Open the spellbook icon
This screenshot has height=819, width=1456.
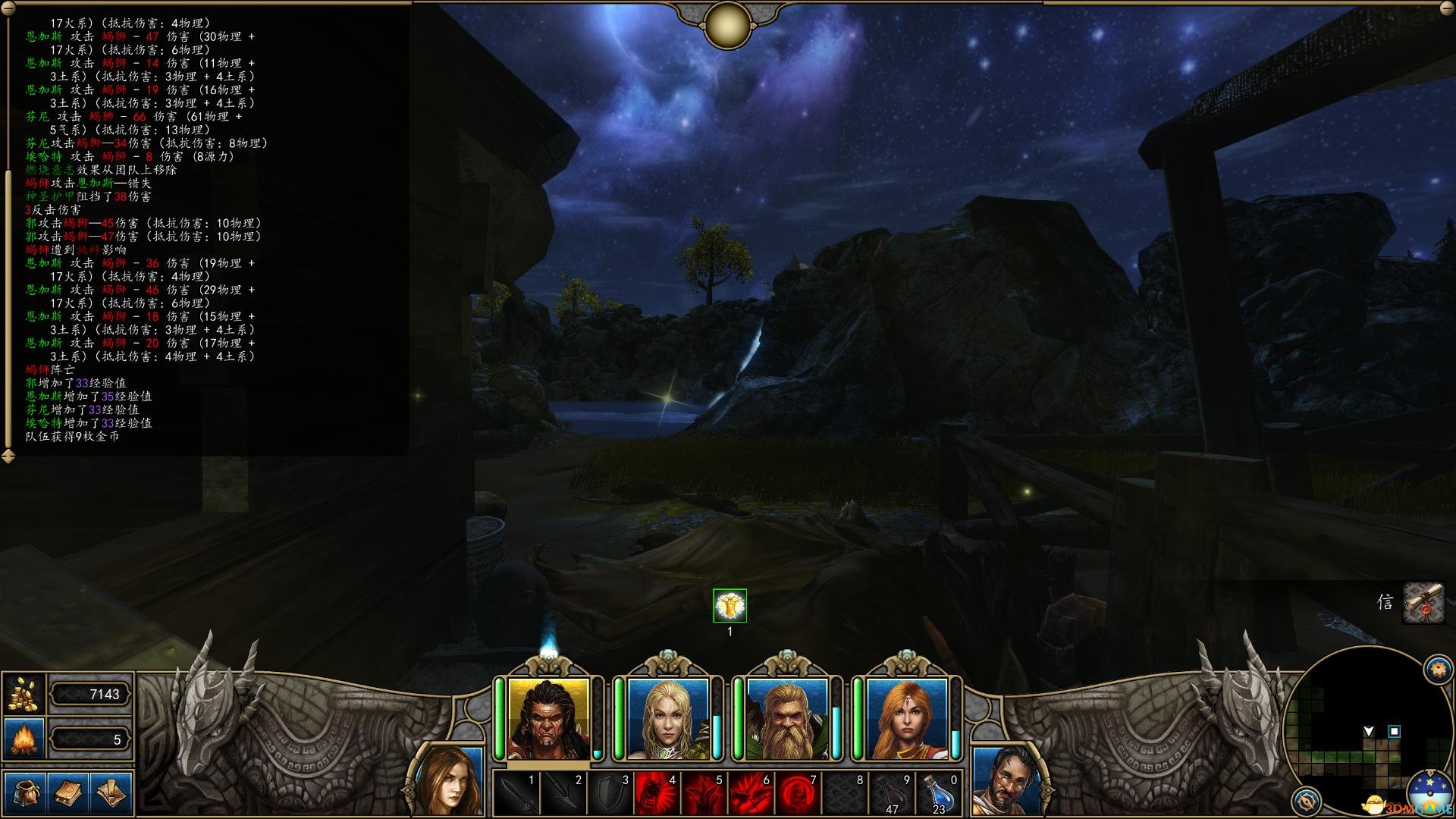point(67,793)
